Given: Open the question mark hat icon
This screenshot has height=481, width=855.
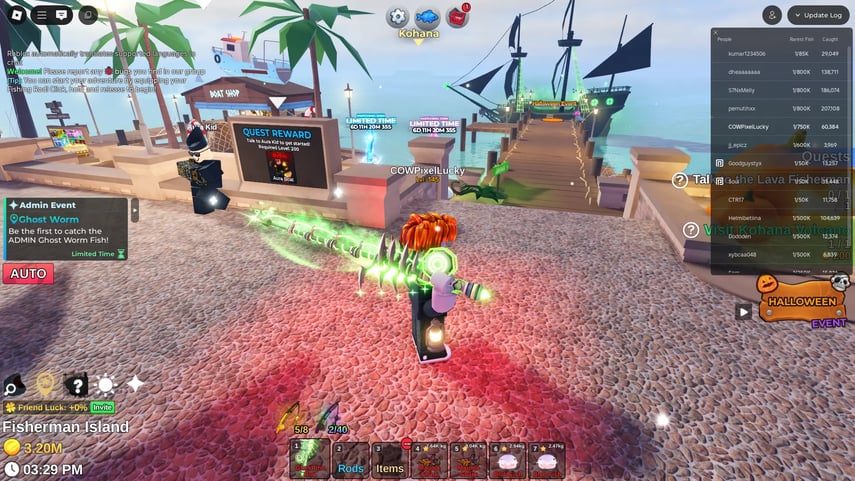Looking at the screenshot, I should [x=76, y=385].
